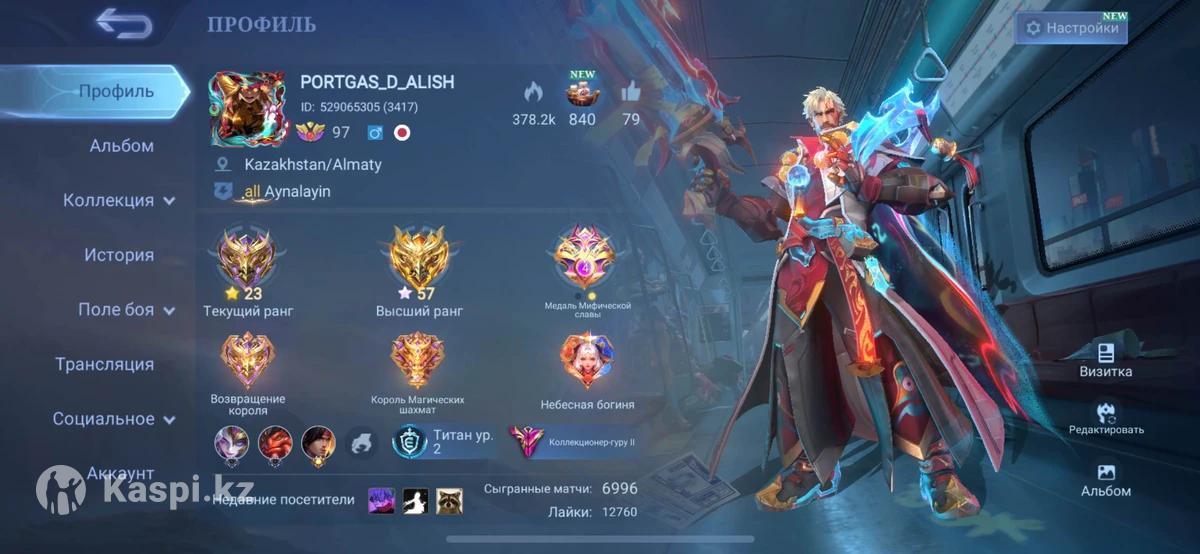Open the Медаль Мифической славы badge

tap(587, 257)
